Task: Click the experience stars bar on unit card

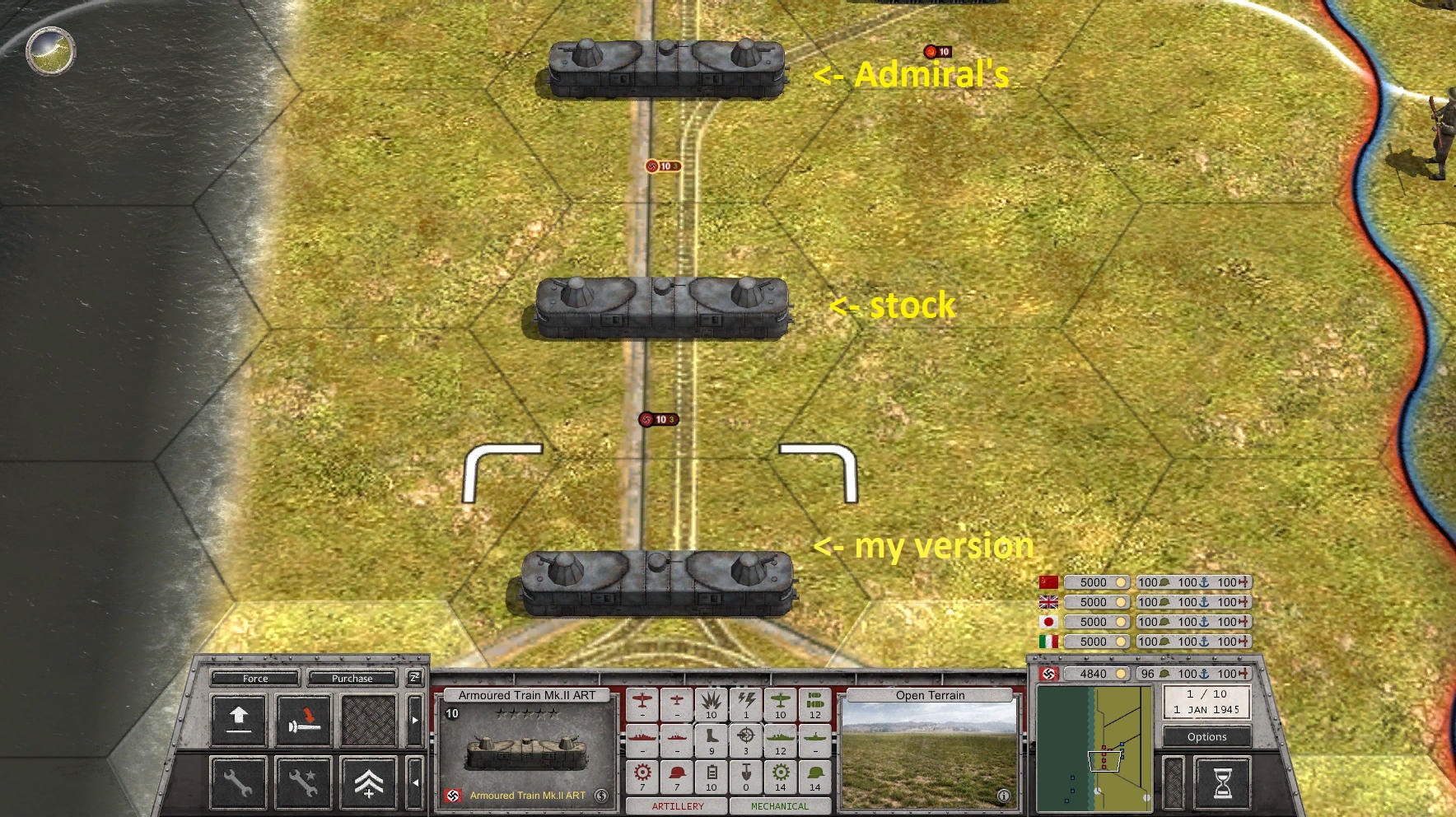Action: (x=527, y=713)
